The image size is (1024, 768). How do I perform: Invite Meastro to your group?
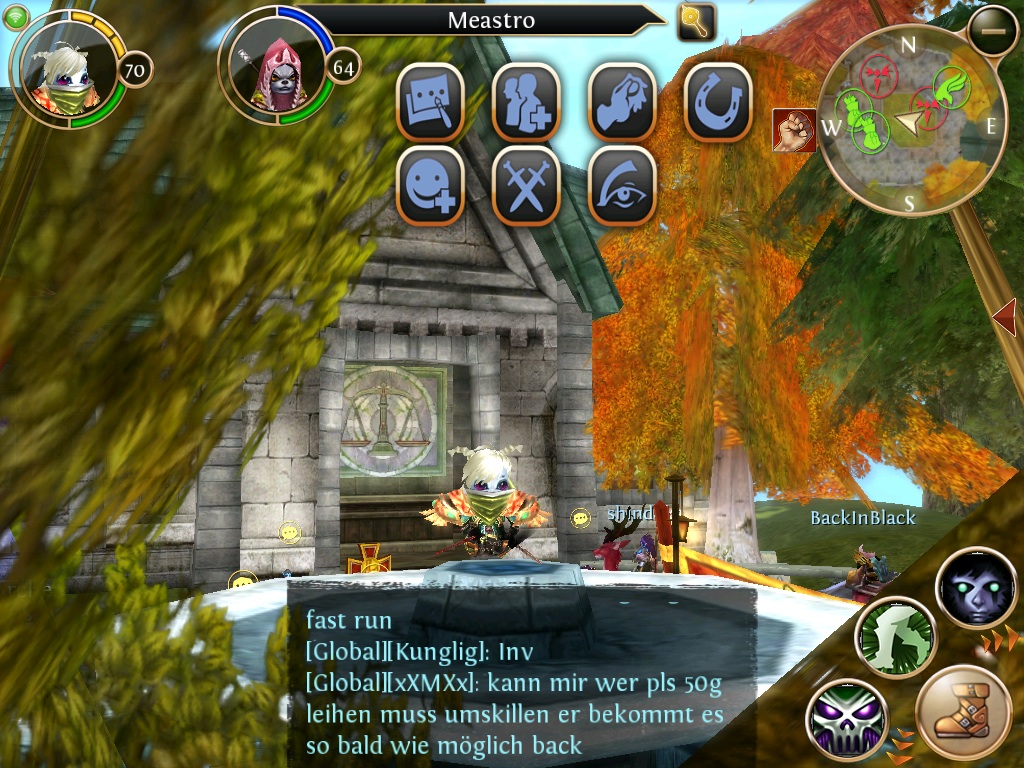click(x=525, y=102)
